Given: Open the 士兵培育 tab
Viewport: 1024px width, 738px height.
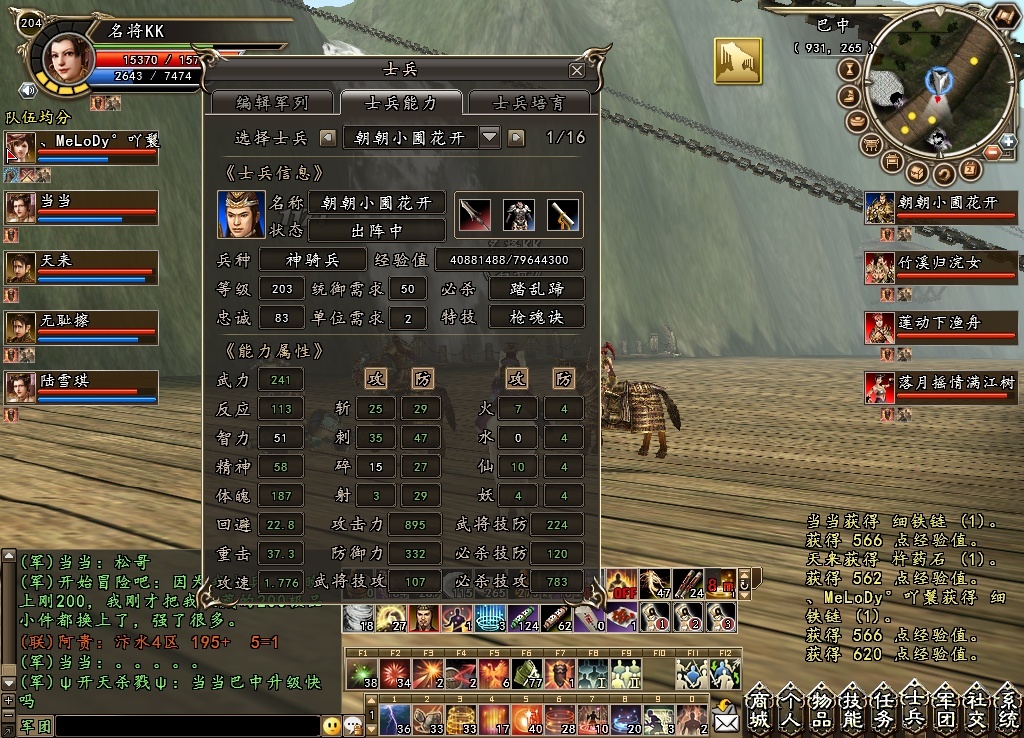Looking at the screenshot, I should coord(529,103).
